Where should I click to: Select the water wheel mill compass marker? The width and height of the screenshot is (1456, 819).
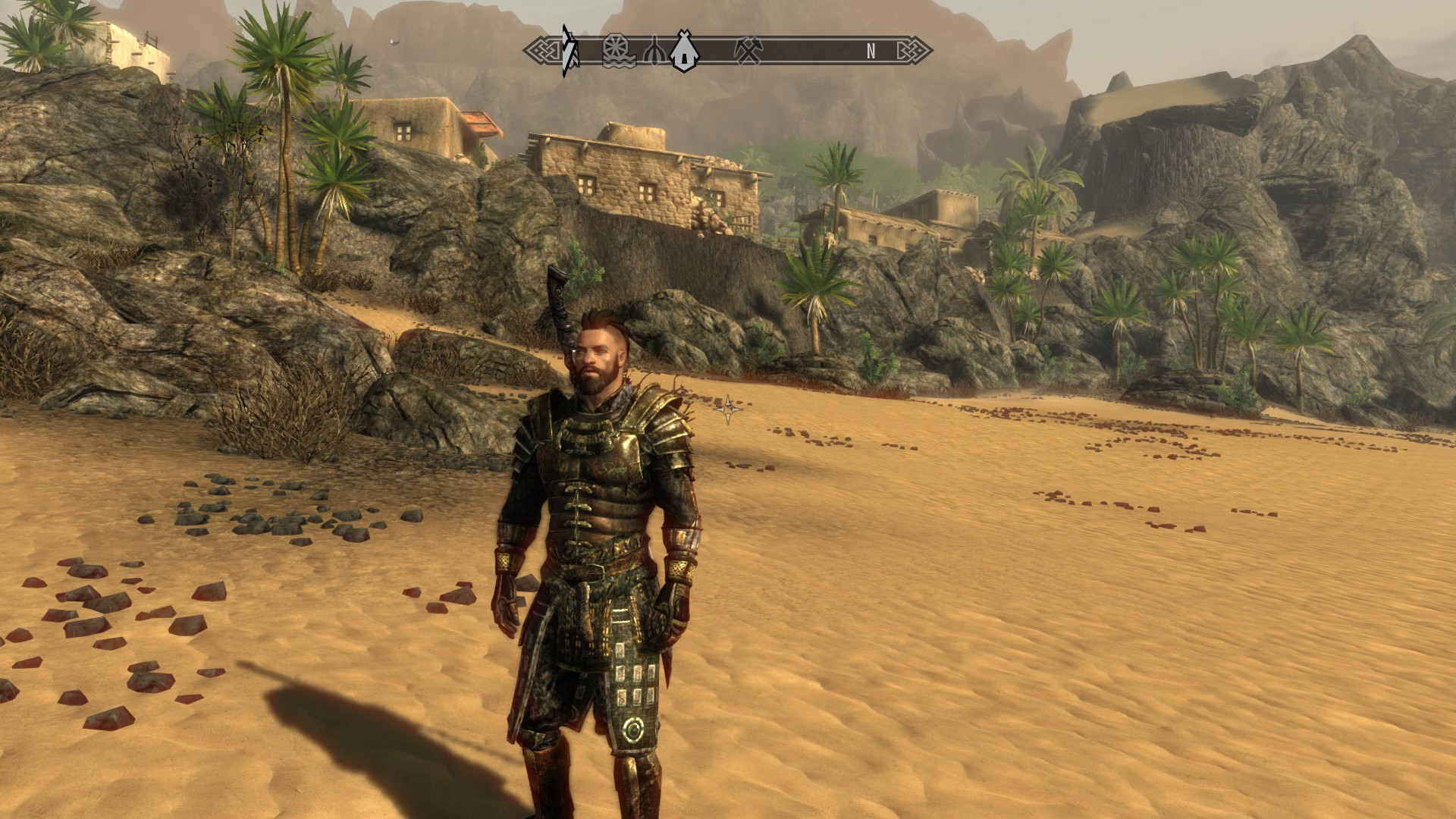click(x=618, y=51)
